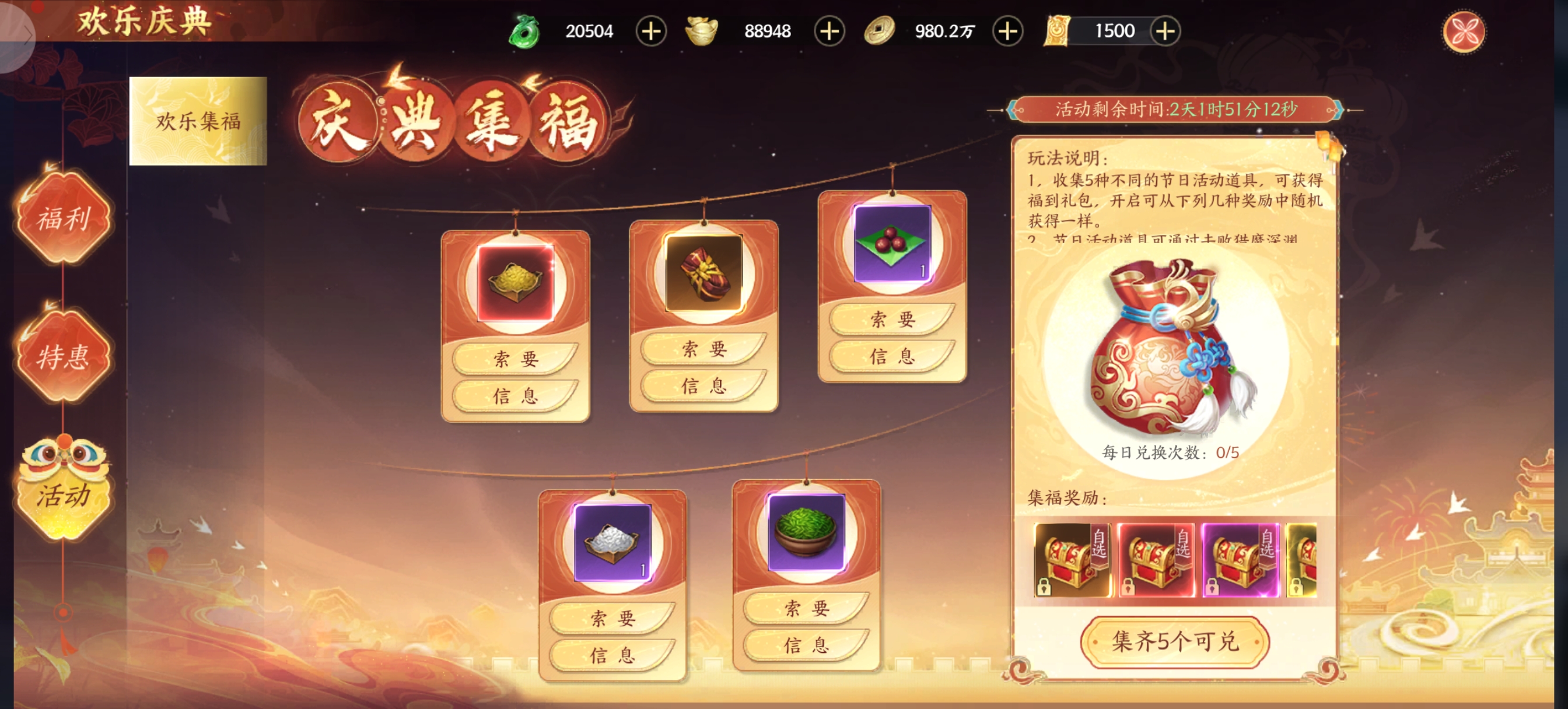Add more copper coin currency
This screenshot has width=1568, height=709.
[x=1007, y=31]
